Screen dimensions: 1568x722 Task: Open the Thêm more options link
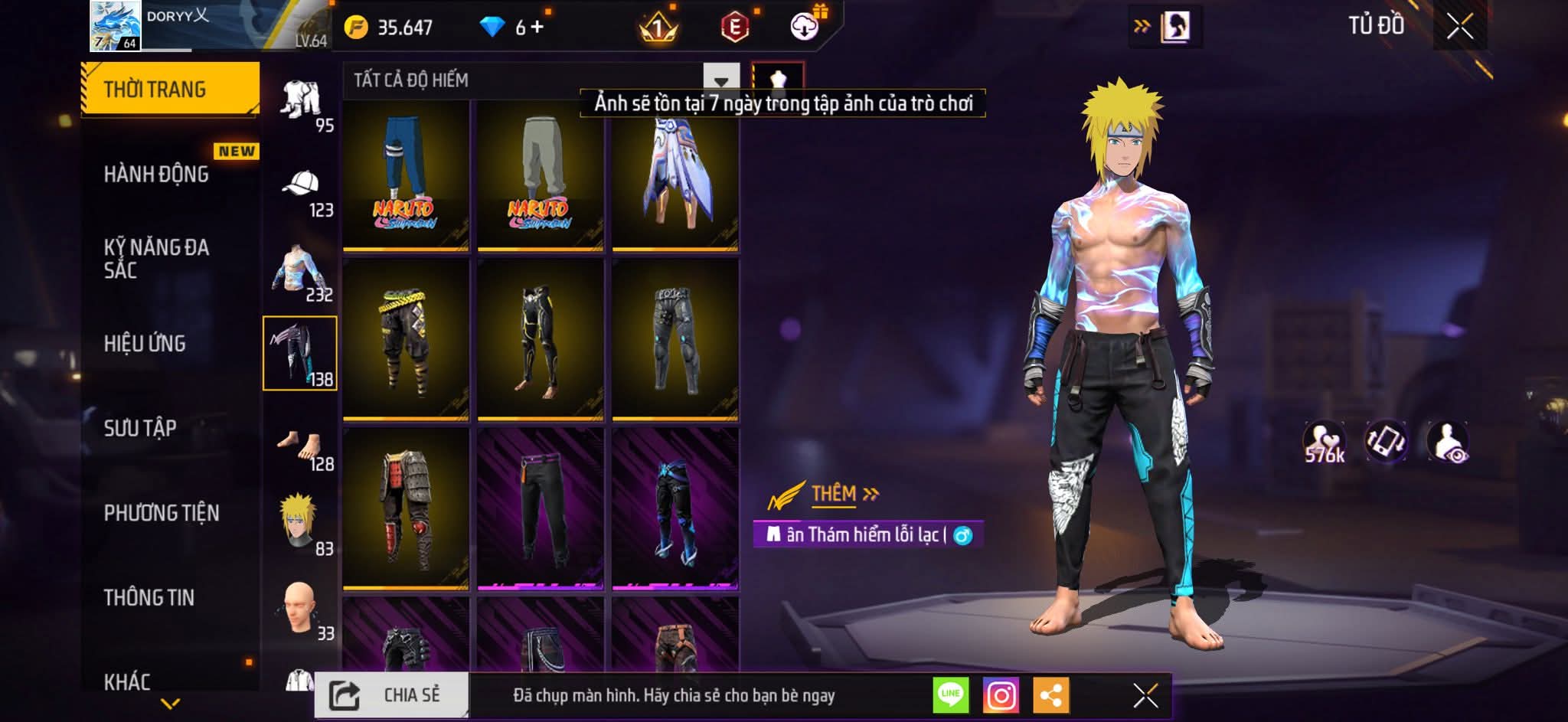coord(844,494)
